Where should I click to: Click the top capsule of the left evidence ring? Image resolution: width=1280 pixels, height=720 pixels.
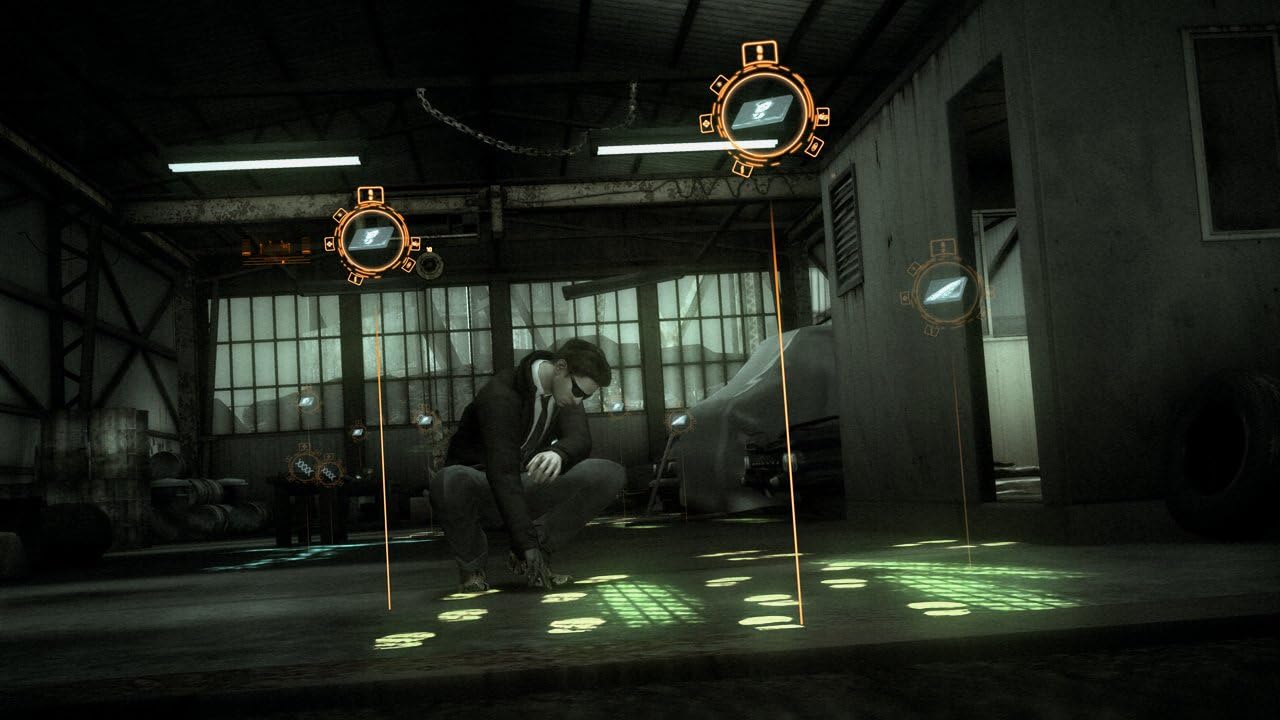370,193
